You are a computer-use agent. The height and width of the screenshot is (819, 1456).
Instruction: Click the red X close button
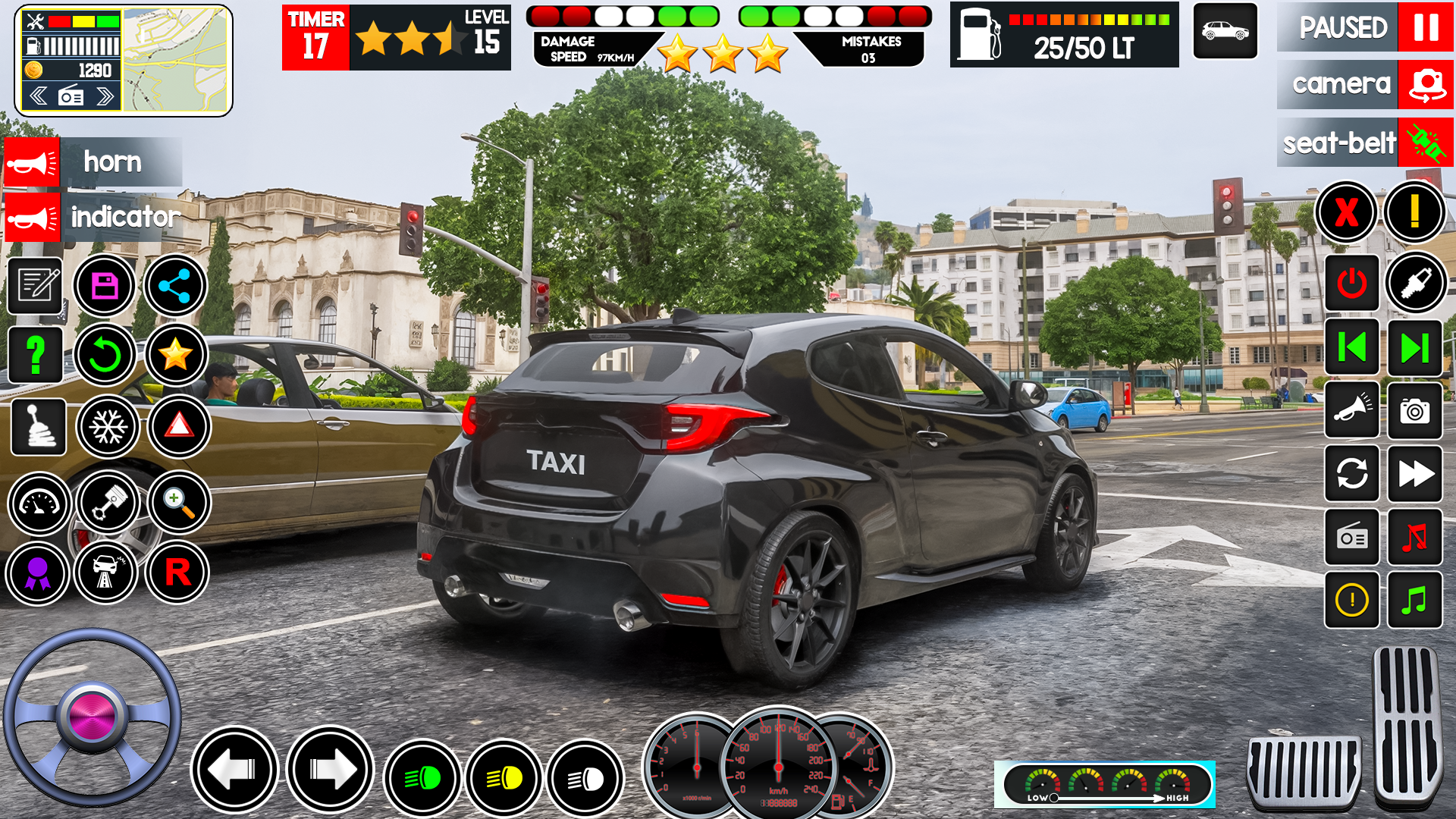1346,212
